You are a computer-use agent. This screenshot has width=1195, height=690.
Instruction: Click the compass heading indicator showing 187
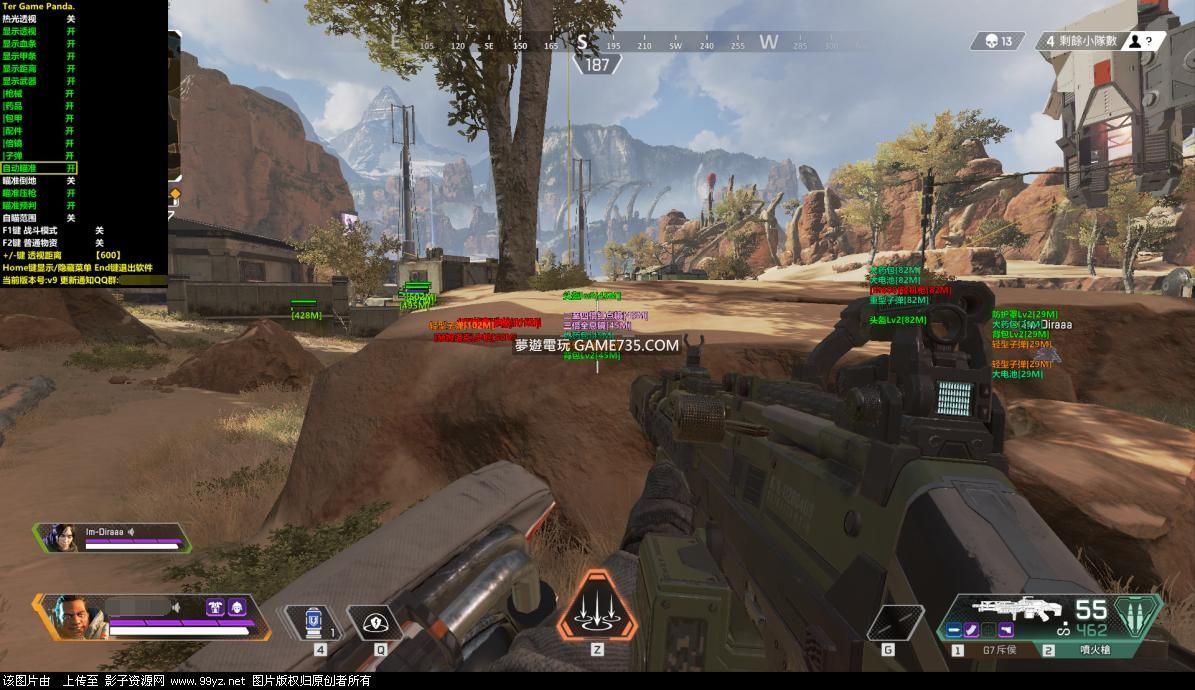coord(597,65)
